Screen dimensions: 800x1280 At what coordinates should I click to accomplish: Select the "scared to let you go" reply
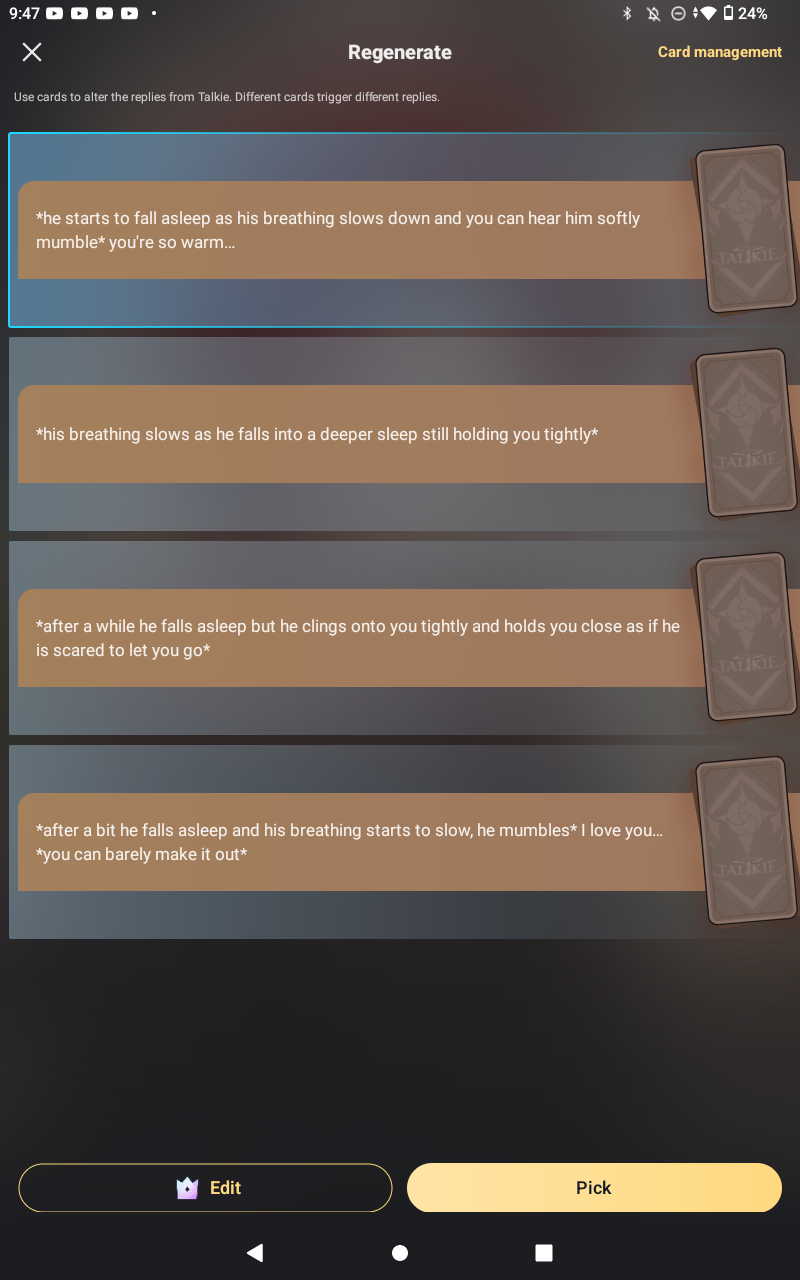click(x=360, y=638)
